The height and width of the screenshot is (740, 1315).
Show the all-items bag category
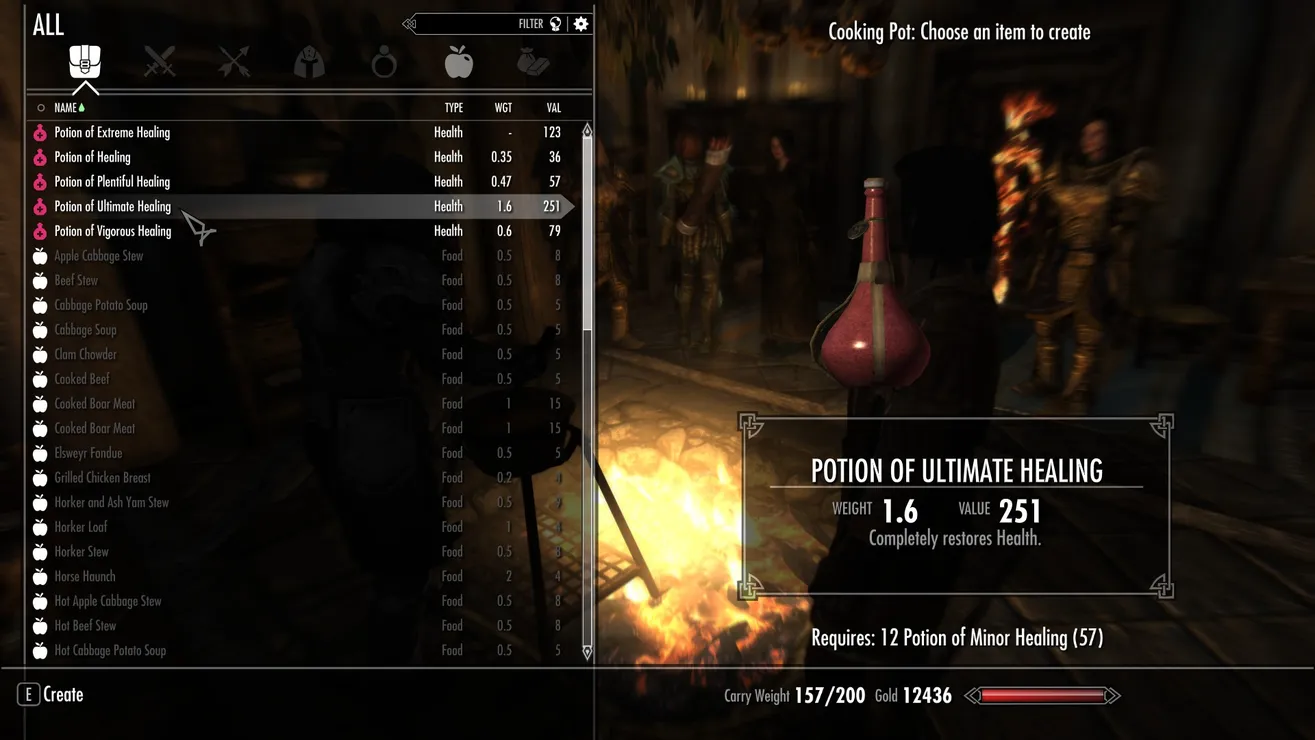pos(85,62)
